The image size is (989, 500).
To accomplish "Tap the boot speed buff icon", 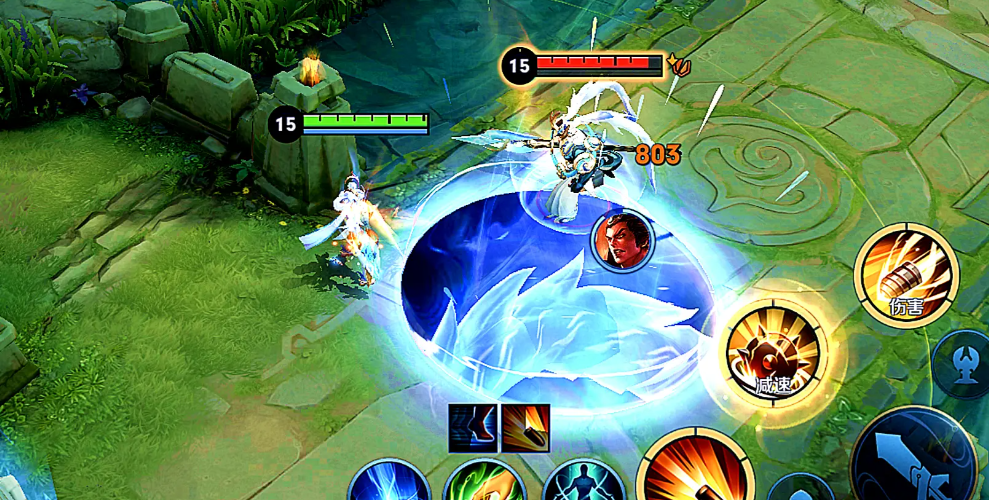I will tap(472, 427).
